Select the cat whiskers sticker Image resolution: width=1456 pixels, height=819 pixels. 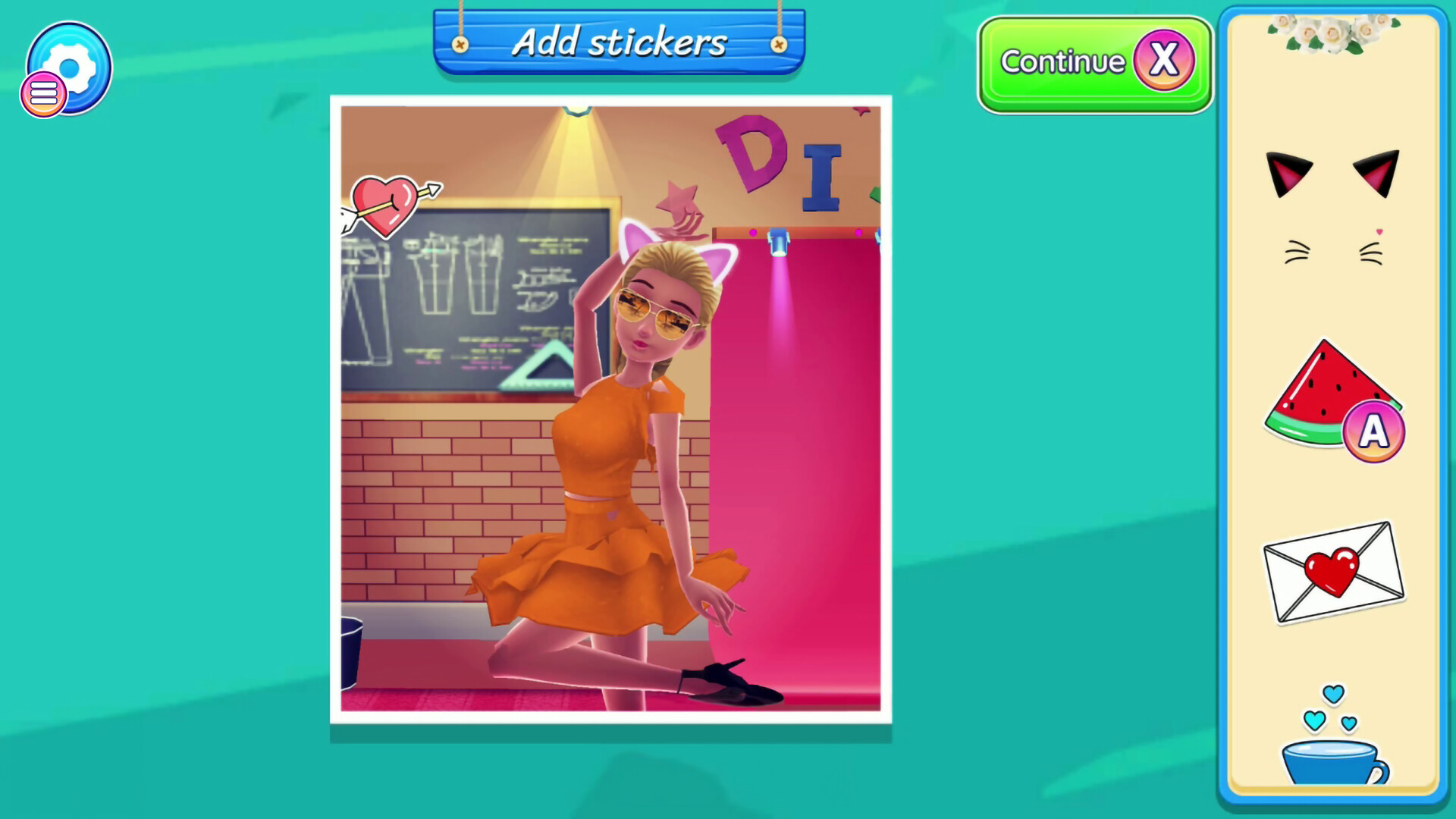[1333, 246]
